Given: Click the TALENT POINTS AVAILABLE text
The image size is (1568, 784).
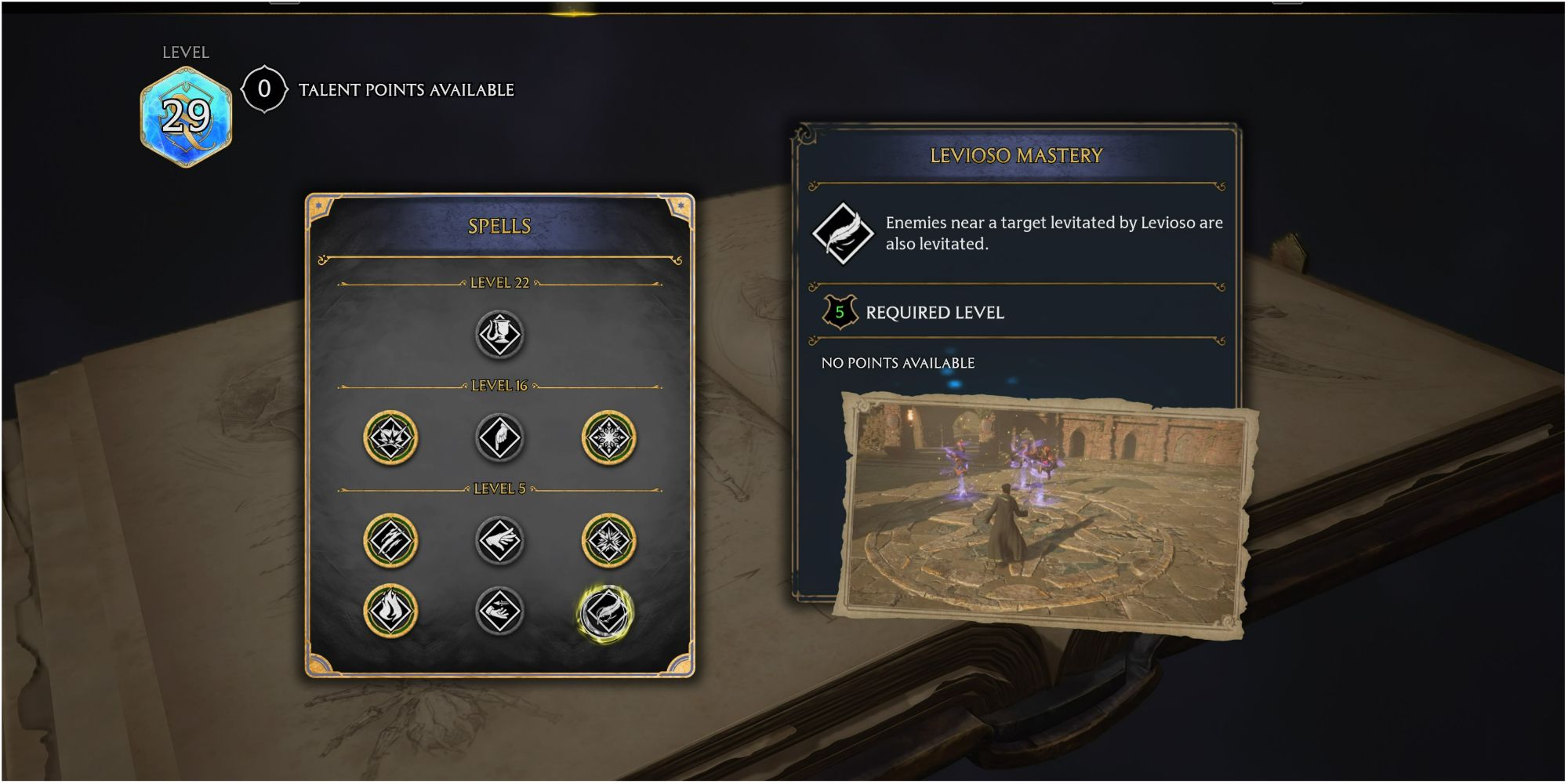Looking at the screenshot, I should tap(403, 89).
